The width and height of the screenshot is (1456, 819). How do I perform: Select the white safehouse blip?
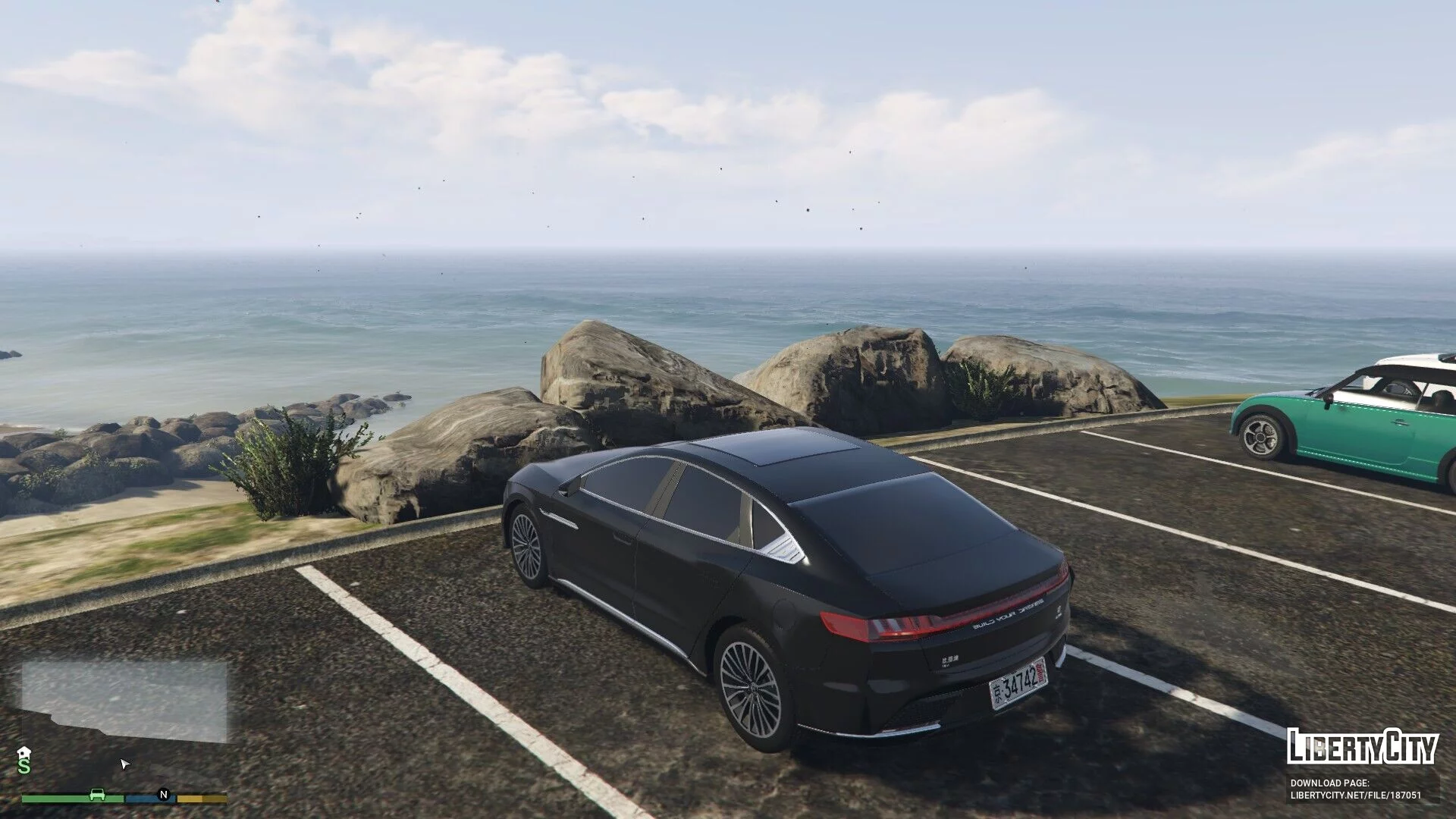(x=24, y=752)
